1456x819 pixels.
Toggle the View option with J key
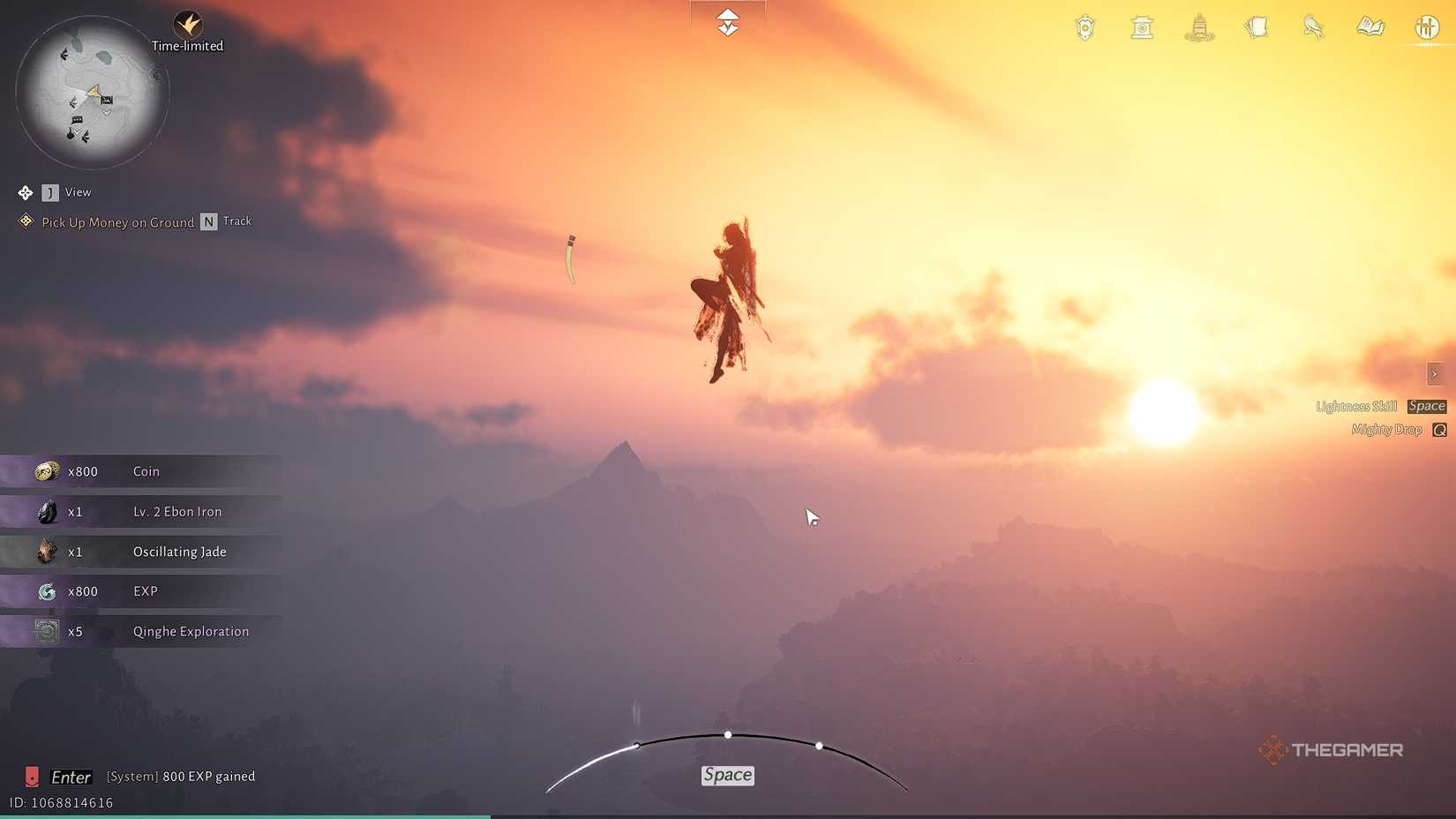click(x=50, y=192)
